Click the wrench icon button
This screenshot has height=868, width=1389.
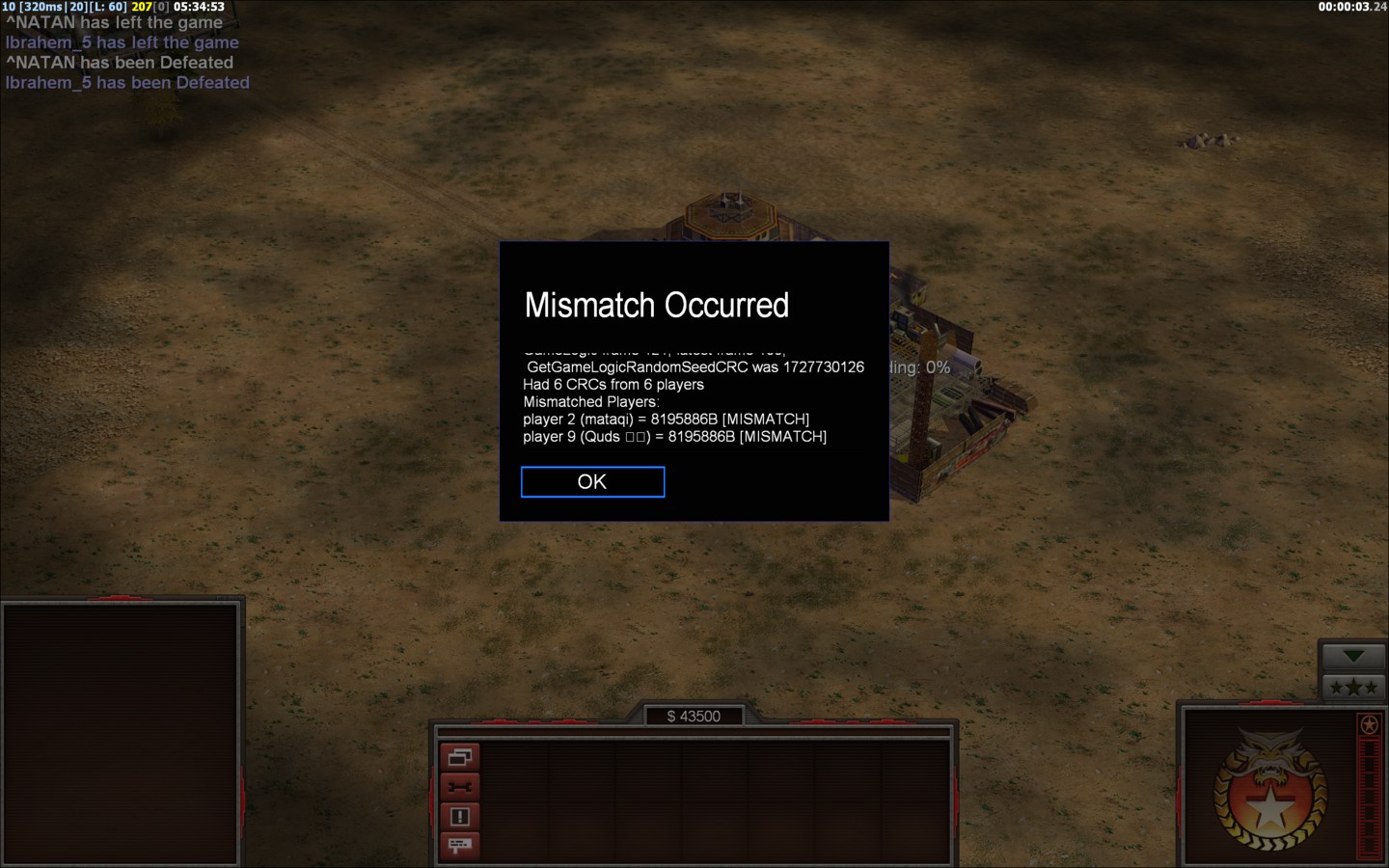tap(460, 787)
